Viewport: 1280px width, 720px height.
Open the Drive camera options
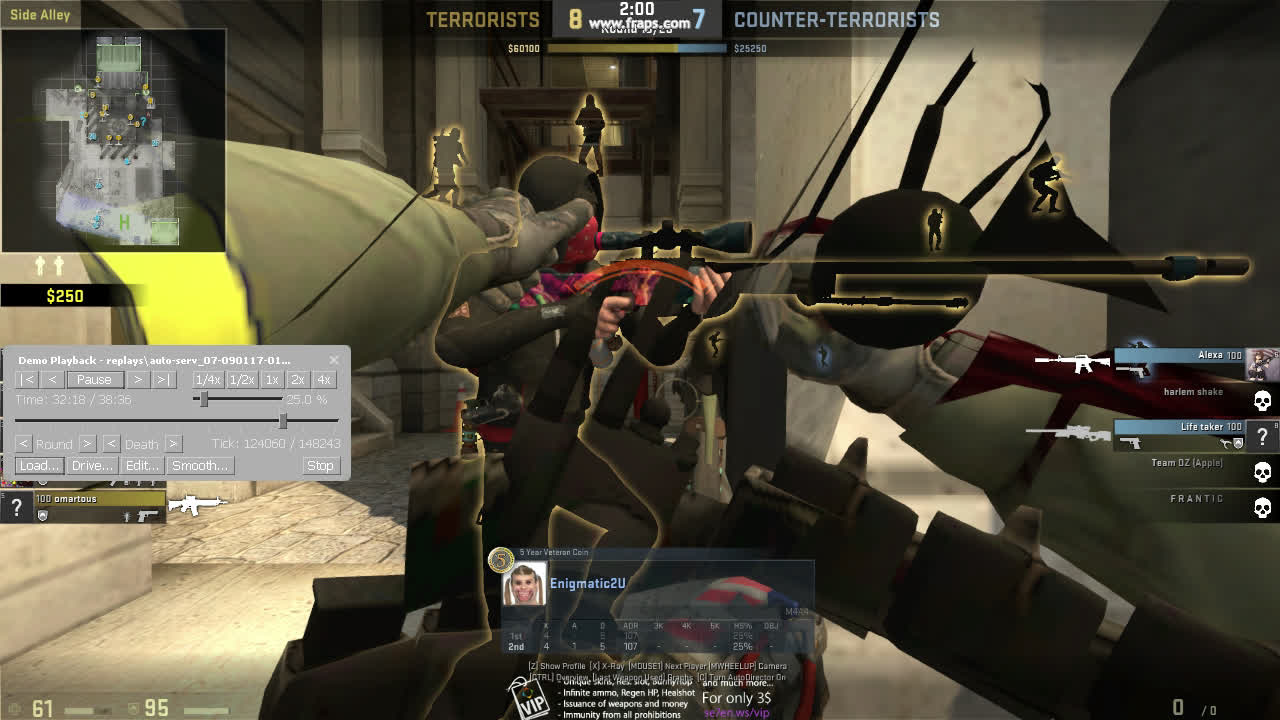[x=92, y=466]
